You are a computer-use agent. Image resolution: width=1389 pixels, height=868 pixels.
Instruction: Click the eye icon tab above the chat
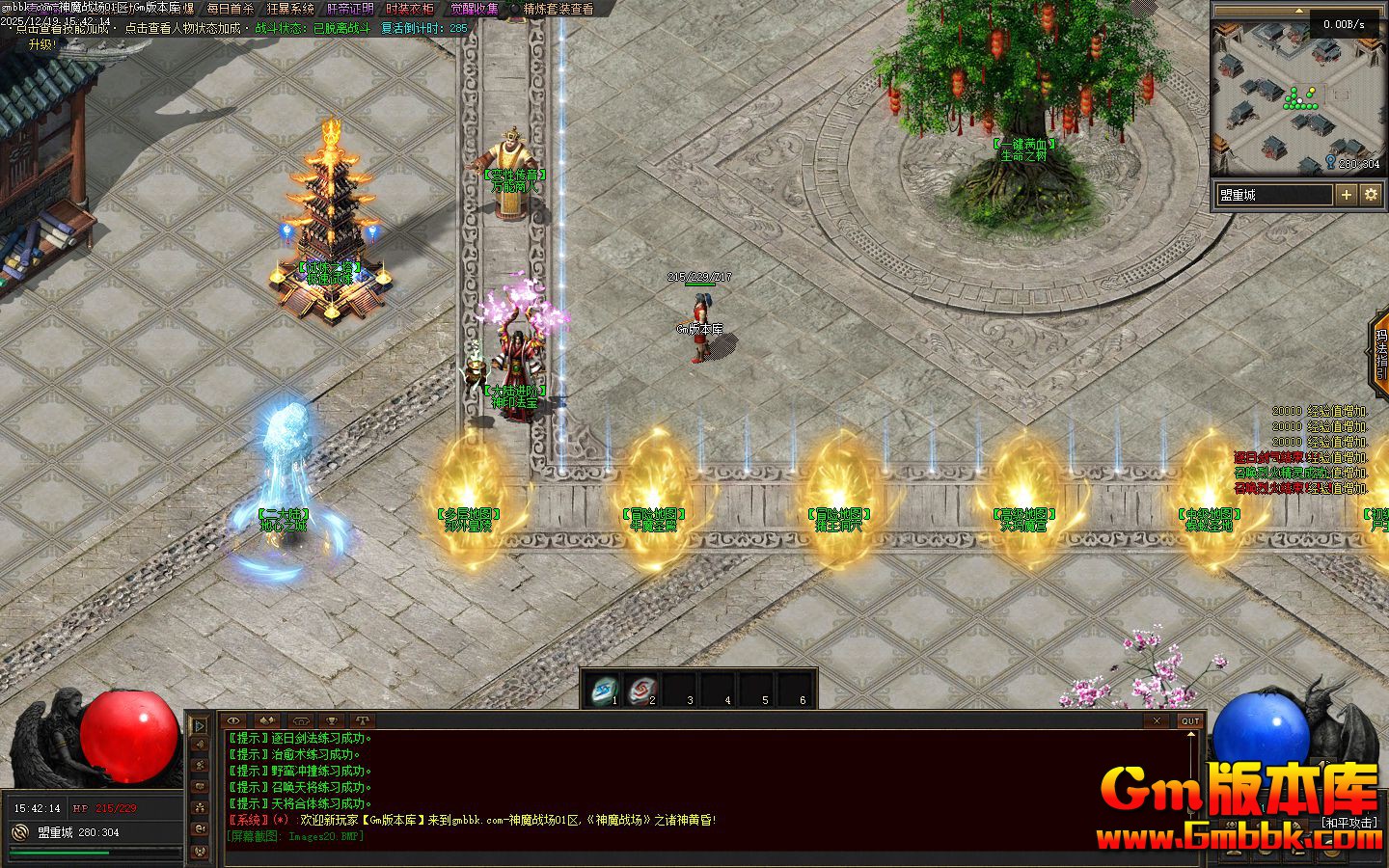[234, 720]
